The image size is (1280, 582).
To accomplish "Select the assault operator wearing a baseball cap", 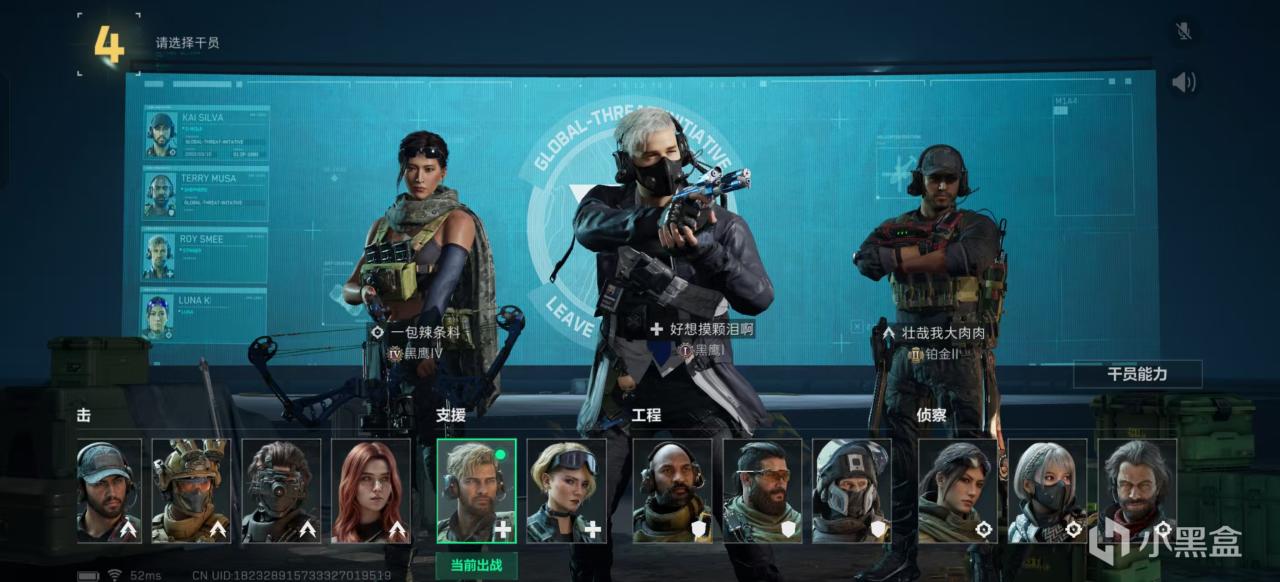I will point(109,490).
